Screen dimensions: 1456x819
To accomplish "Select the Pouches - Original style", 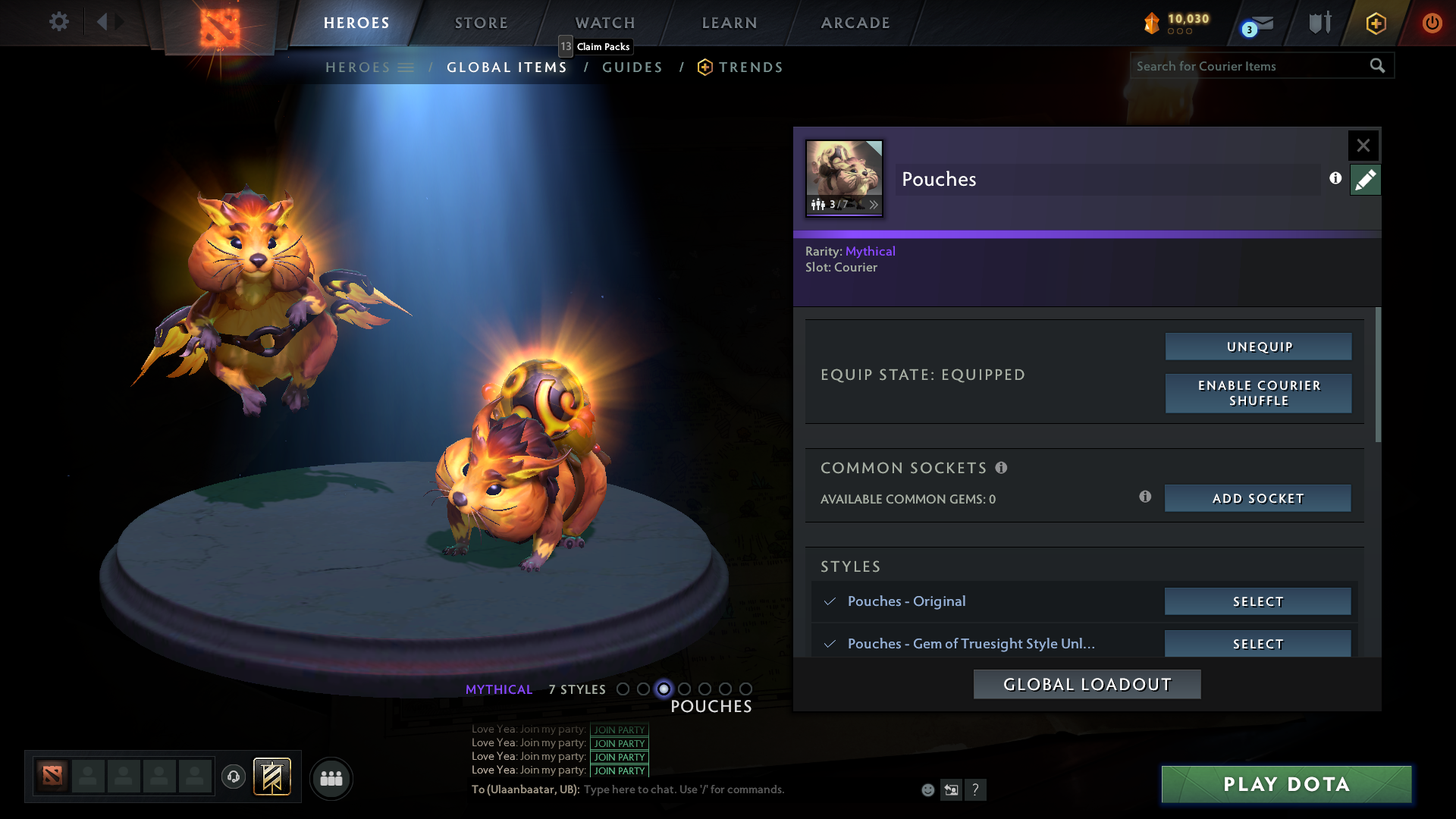I will [x=1257, y=601].
